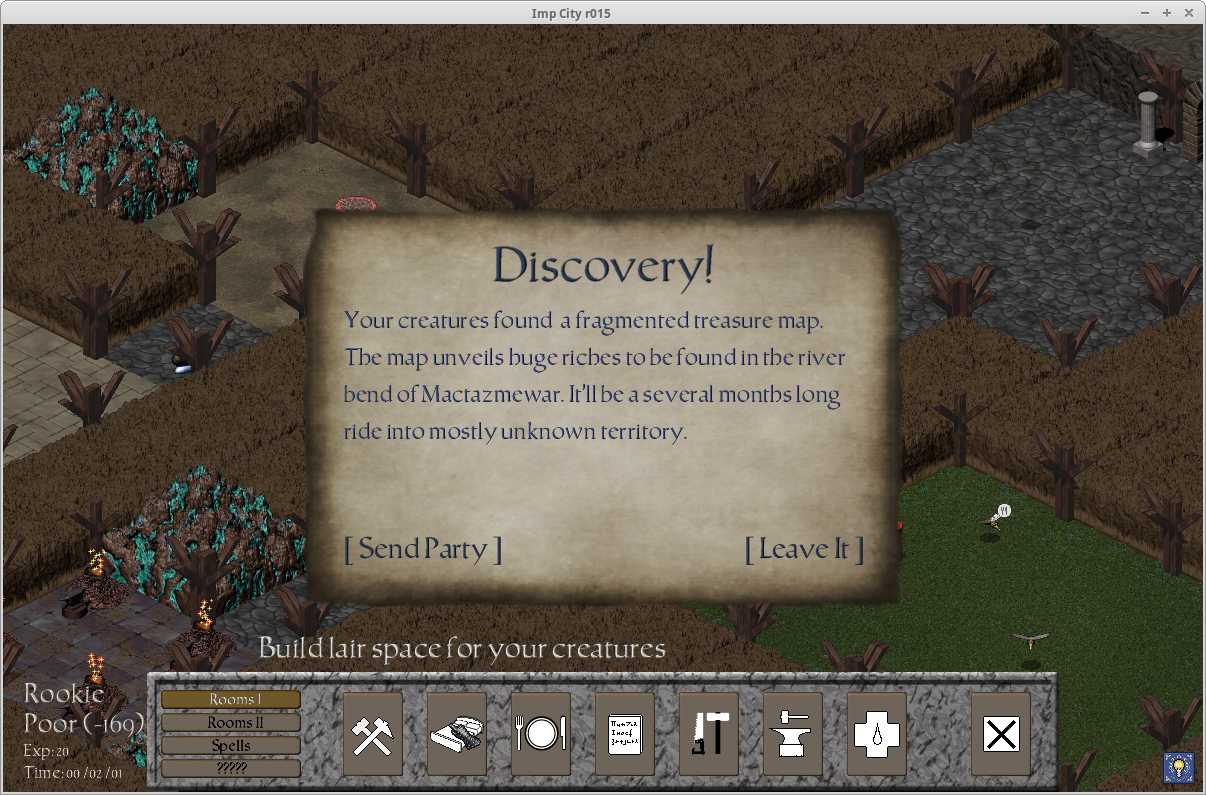Select the Spells tab
Image resolution: width=1206 pixels, height=795 pixels.
click(x=231, y=745)
